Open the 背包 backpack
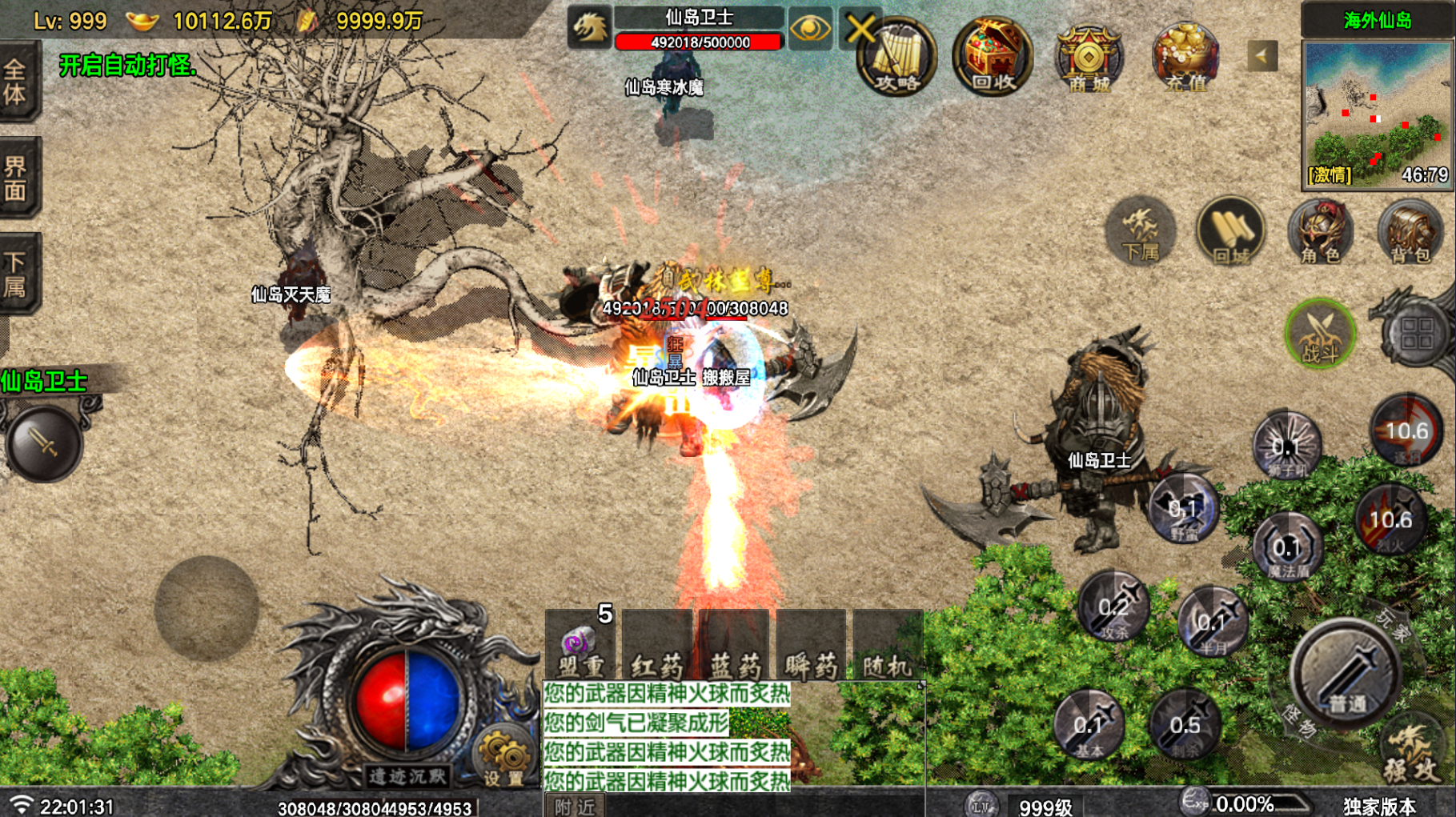Screen dimensions: 1456x817 coord(1410,232)
